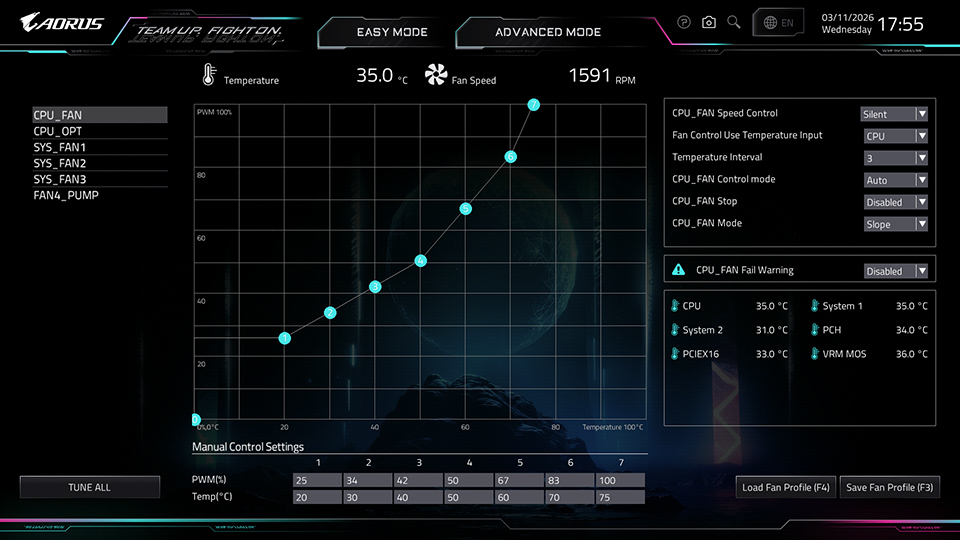Choose SYS_FAN1 in the fan list
The image size is (960, 540).
tap(60, 147)
